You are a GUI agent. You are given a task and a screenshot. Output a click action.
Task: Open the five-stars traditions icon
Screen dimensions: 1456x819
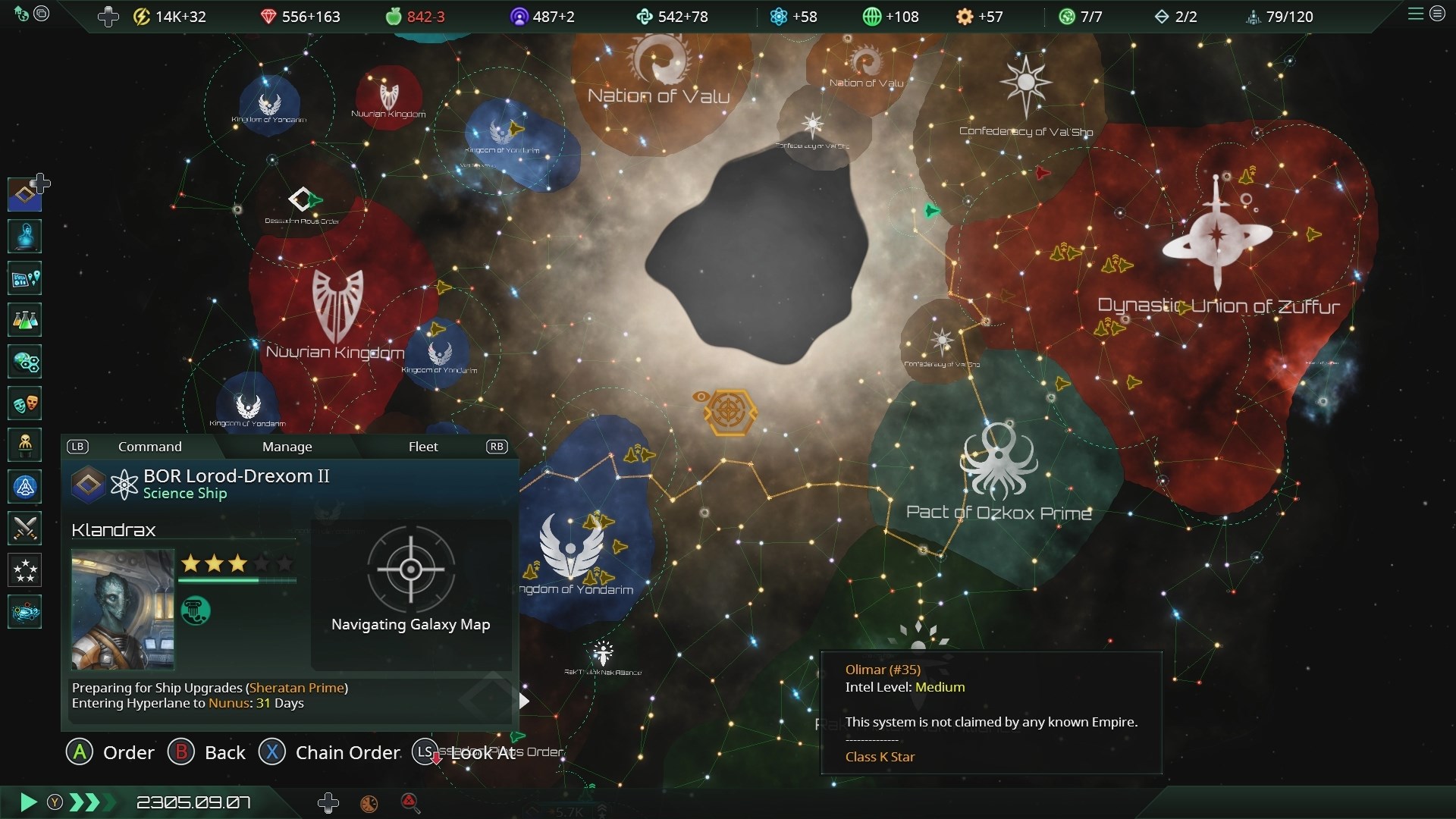[25, 570]
